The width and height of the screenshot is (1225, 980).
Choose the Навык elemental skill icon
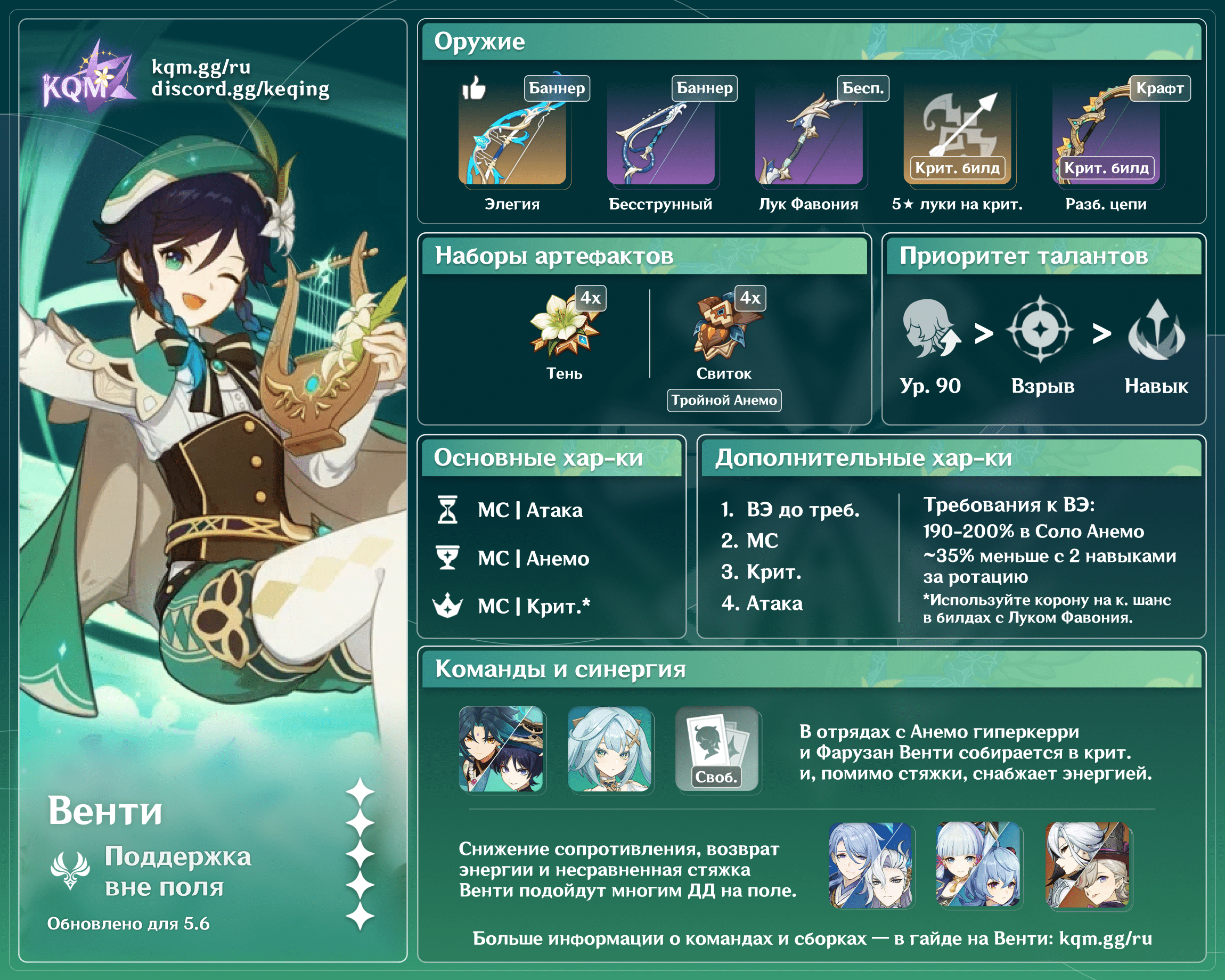[x=1156, y=330]
